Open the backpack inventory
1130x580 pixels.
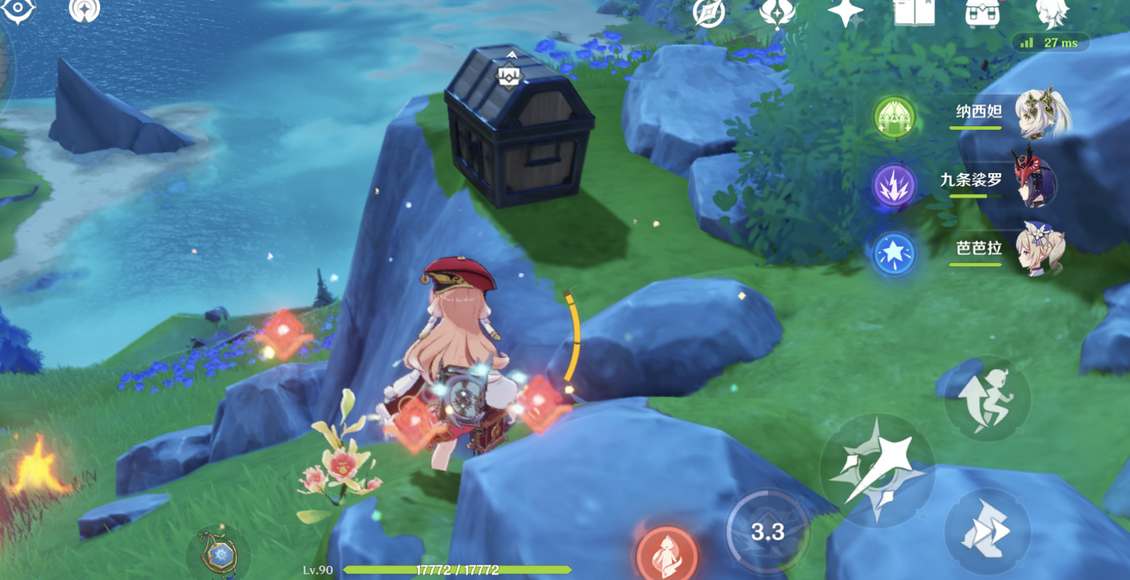coord(982,12)
